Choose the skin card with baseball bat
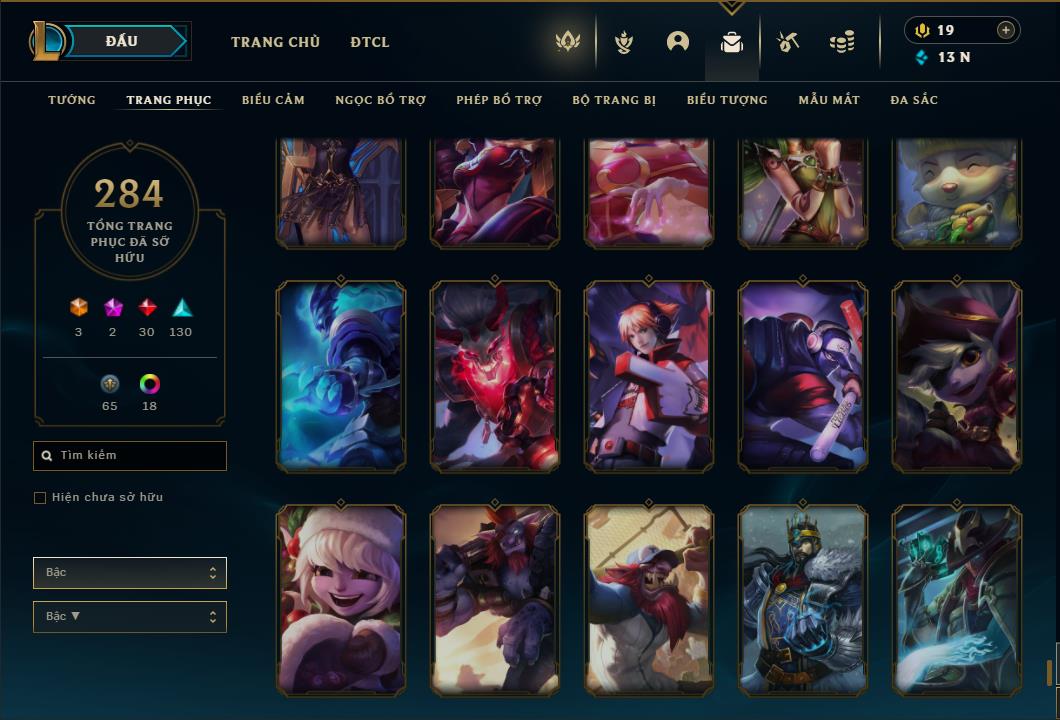The width and height of the screenshot is (1060, 720). [803, 376]
